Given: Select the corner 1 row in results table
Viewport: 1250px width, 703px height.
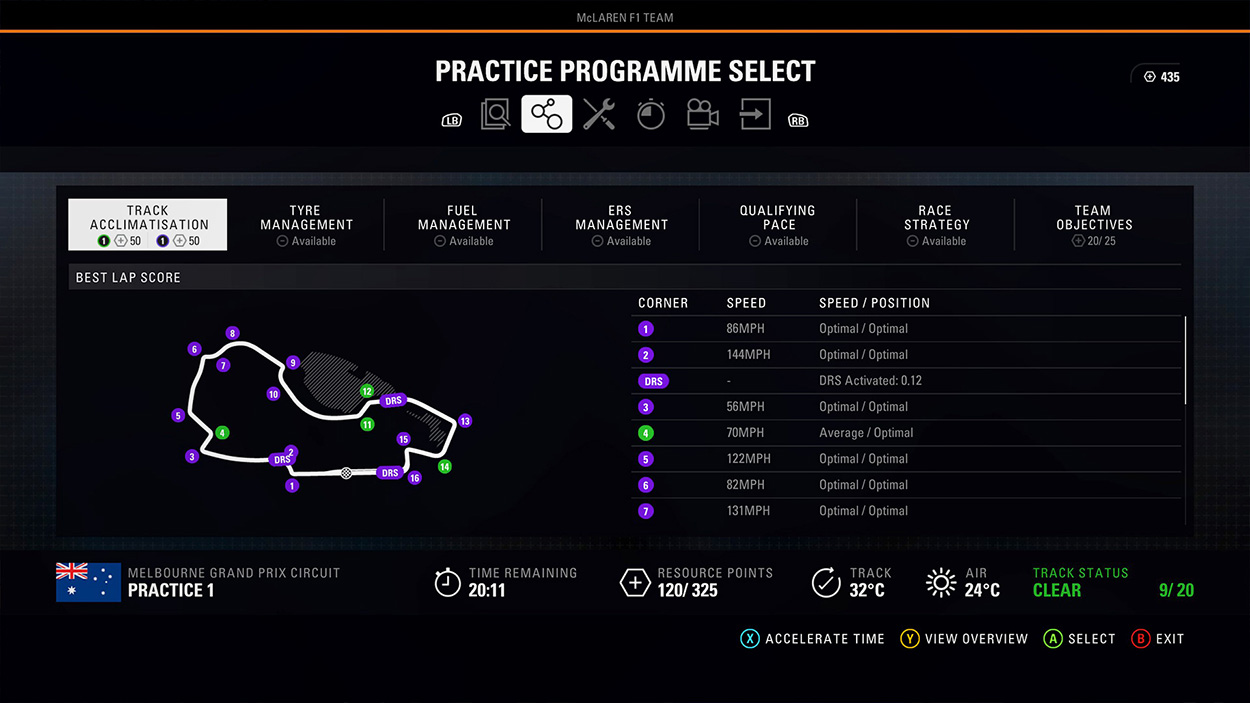Looking at the screenshot, I should tap(906, 329).
